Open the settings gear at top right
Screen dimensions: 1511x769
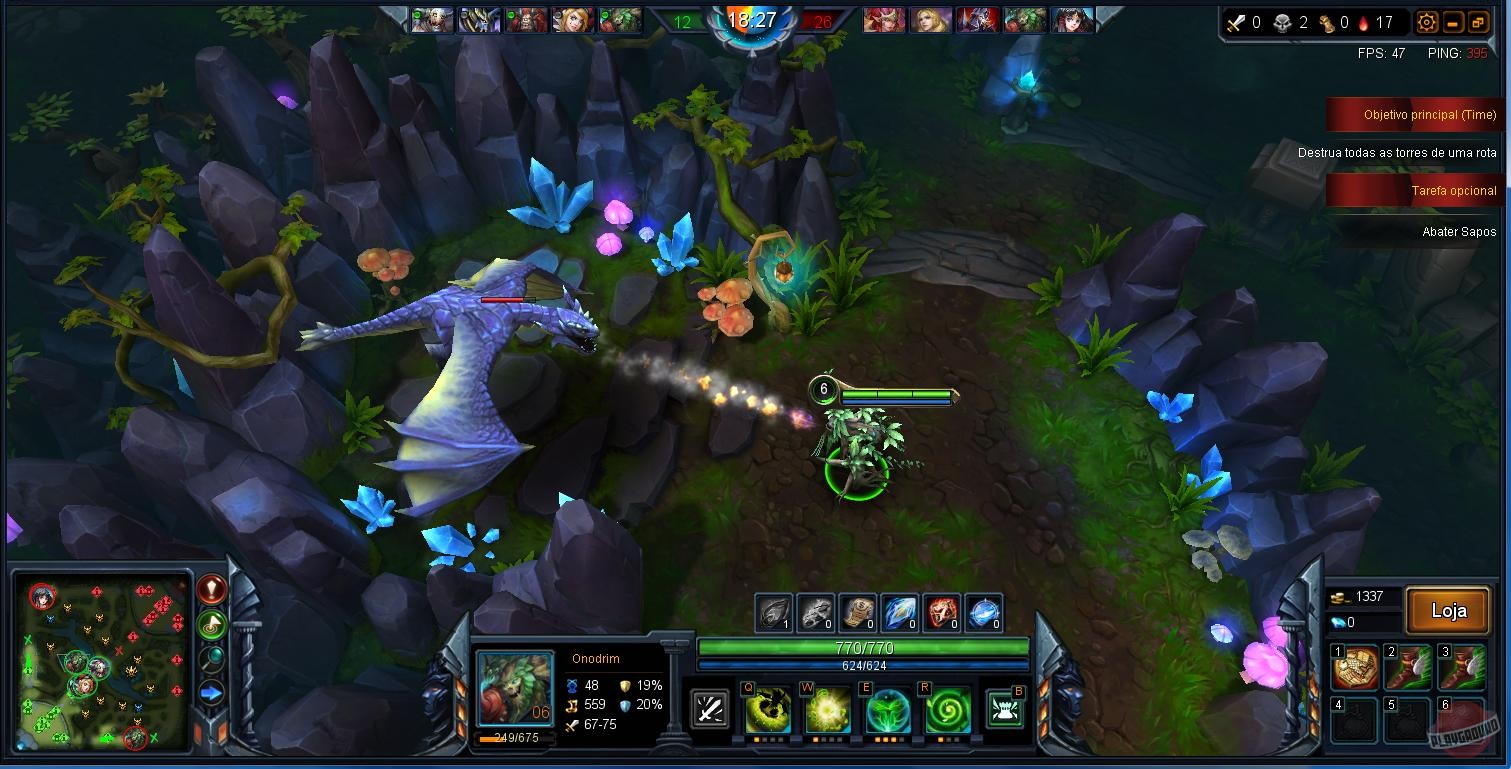[x=1428, y=20]
